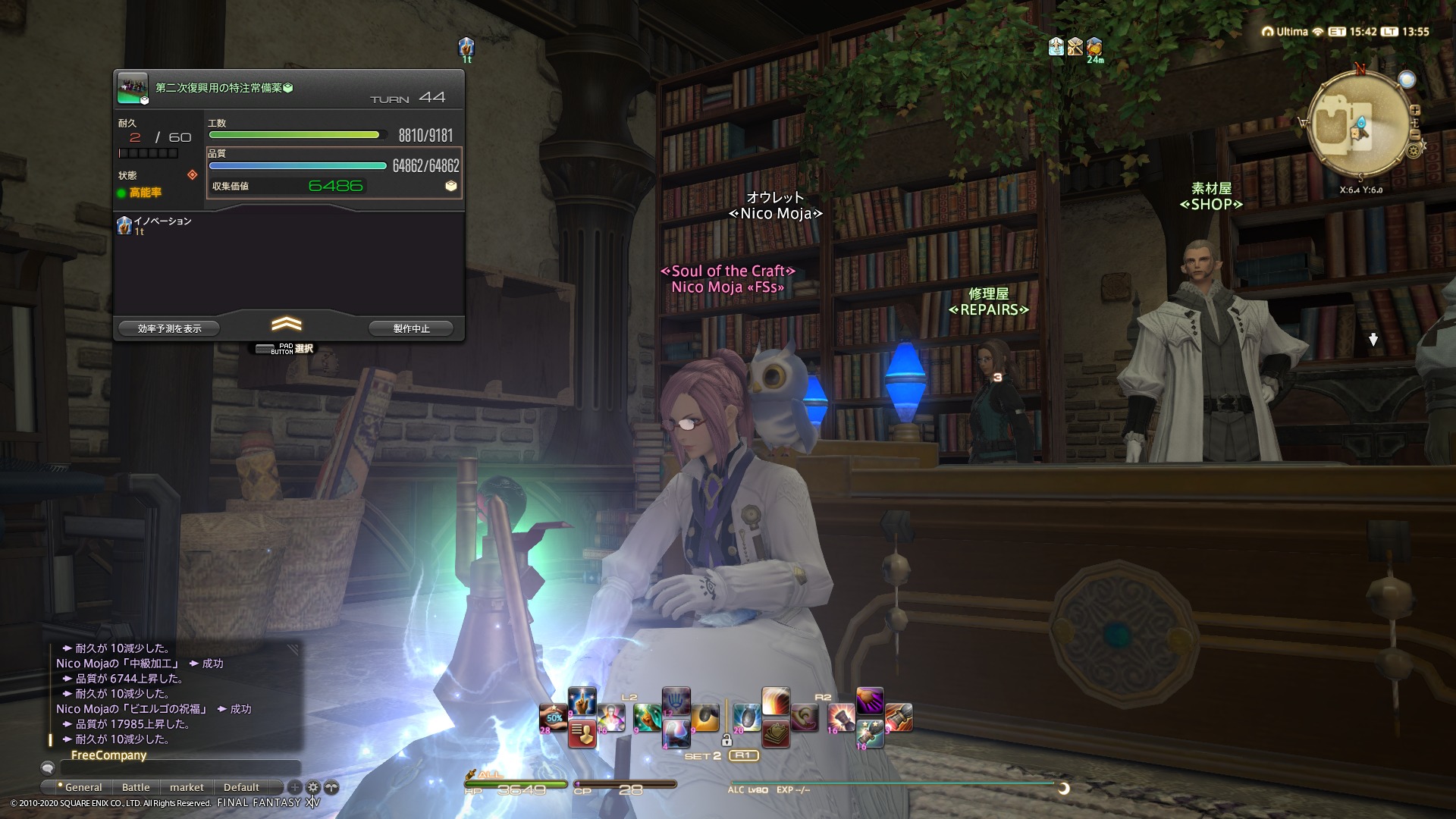Open the minimap settings gear
Image resolution: width=1456 pixels, height=819 pixels.
[1414, 151]
